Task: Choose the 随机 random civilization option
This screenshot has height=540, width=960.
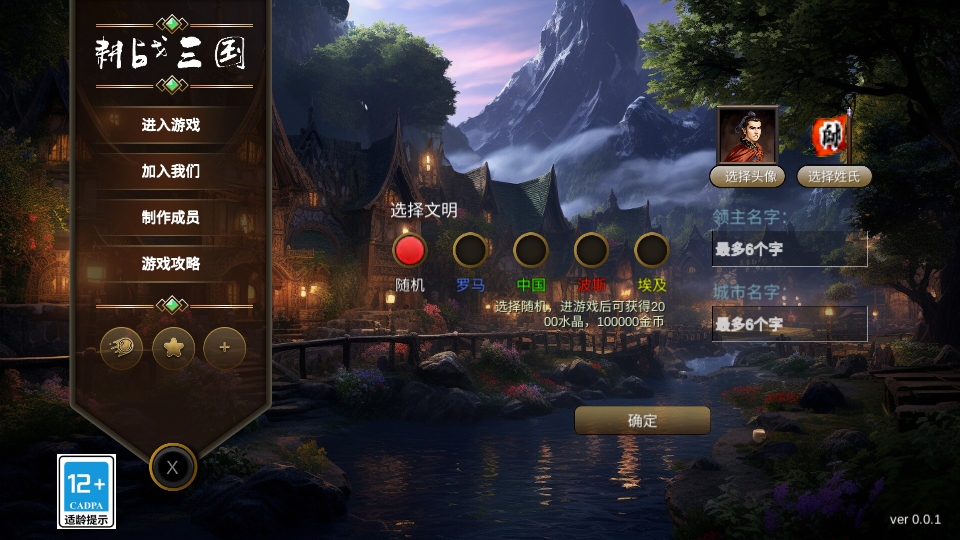Action: tap(410, 250)
